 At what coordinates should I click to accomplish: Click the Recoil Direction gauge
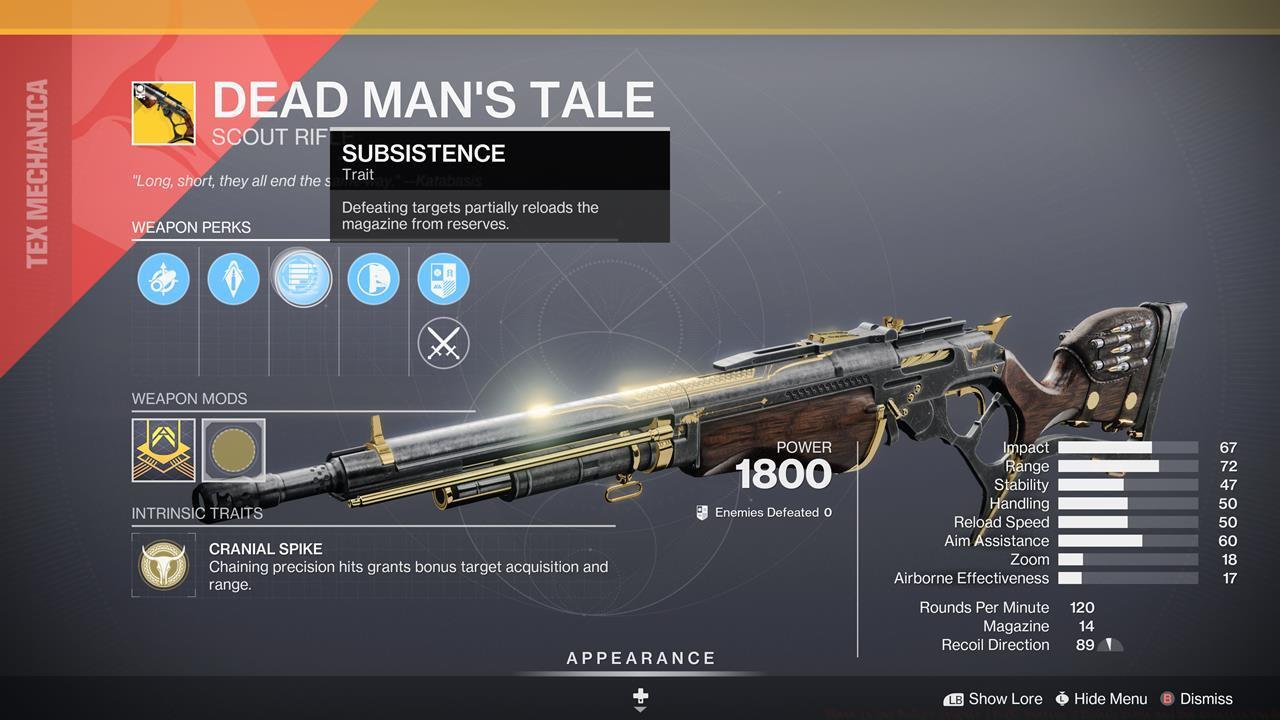coord(1110,645)
